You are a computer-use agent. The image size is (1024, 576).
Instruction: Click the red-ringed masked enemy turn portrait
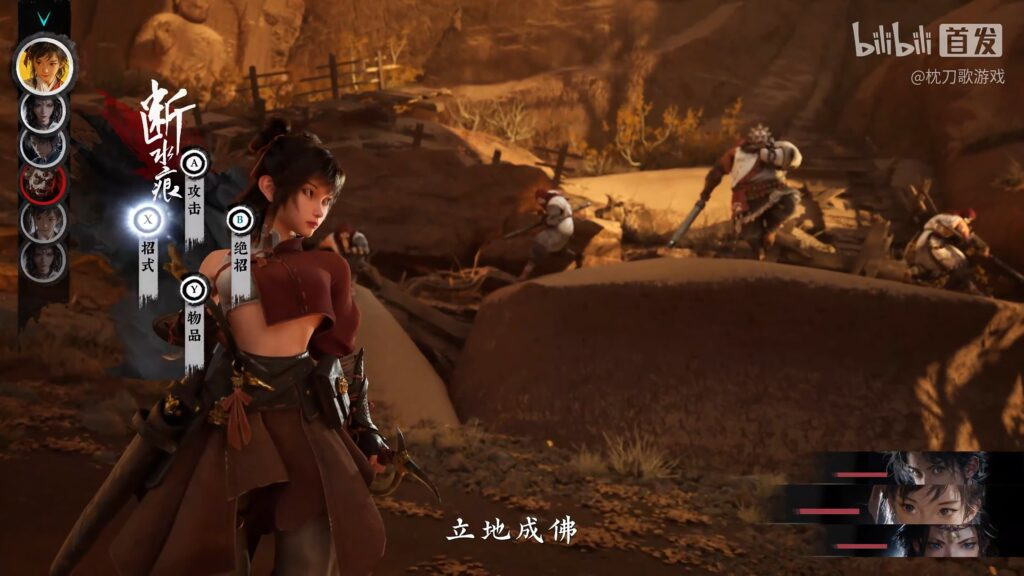point(44,183)
